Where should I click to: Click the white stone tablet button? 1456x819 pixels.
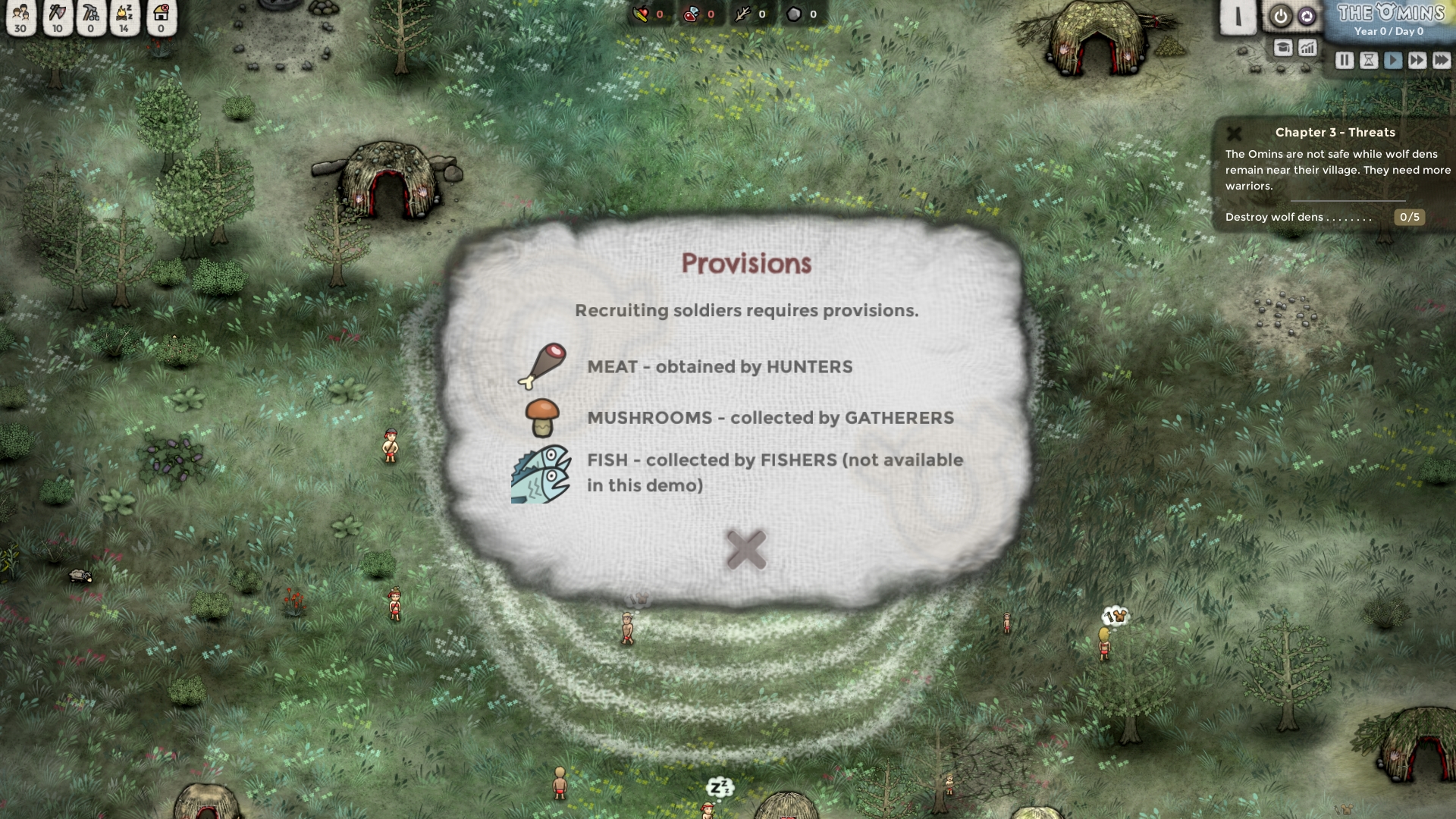point(1238,17)
